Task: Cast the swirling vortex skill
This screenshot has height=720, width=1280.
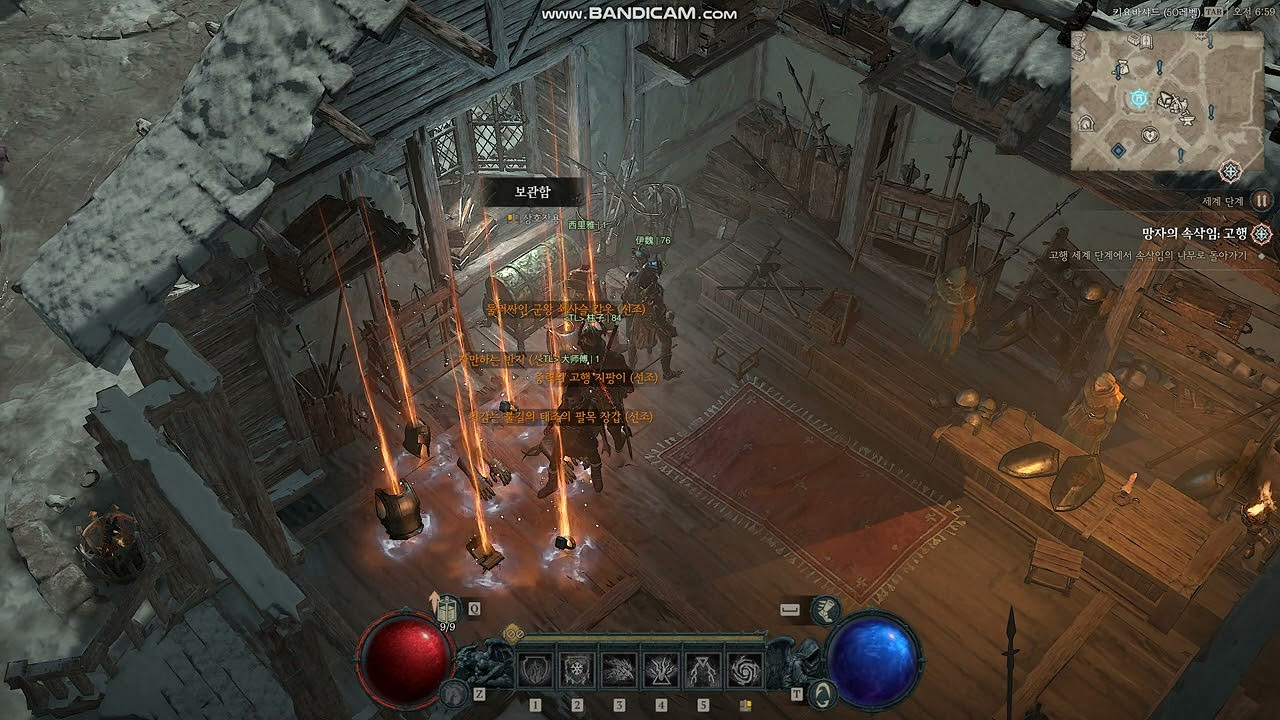Action: (745, 669)
